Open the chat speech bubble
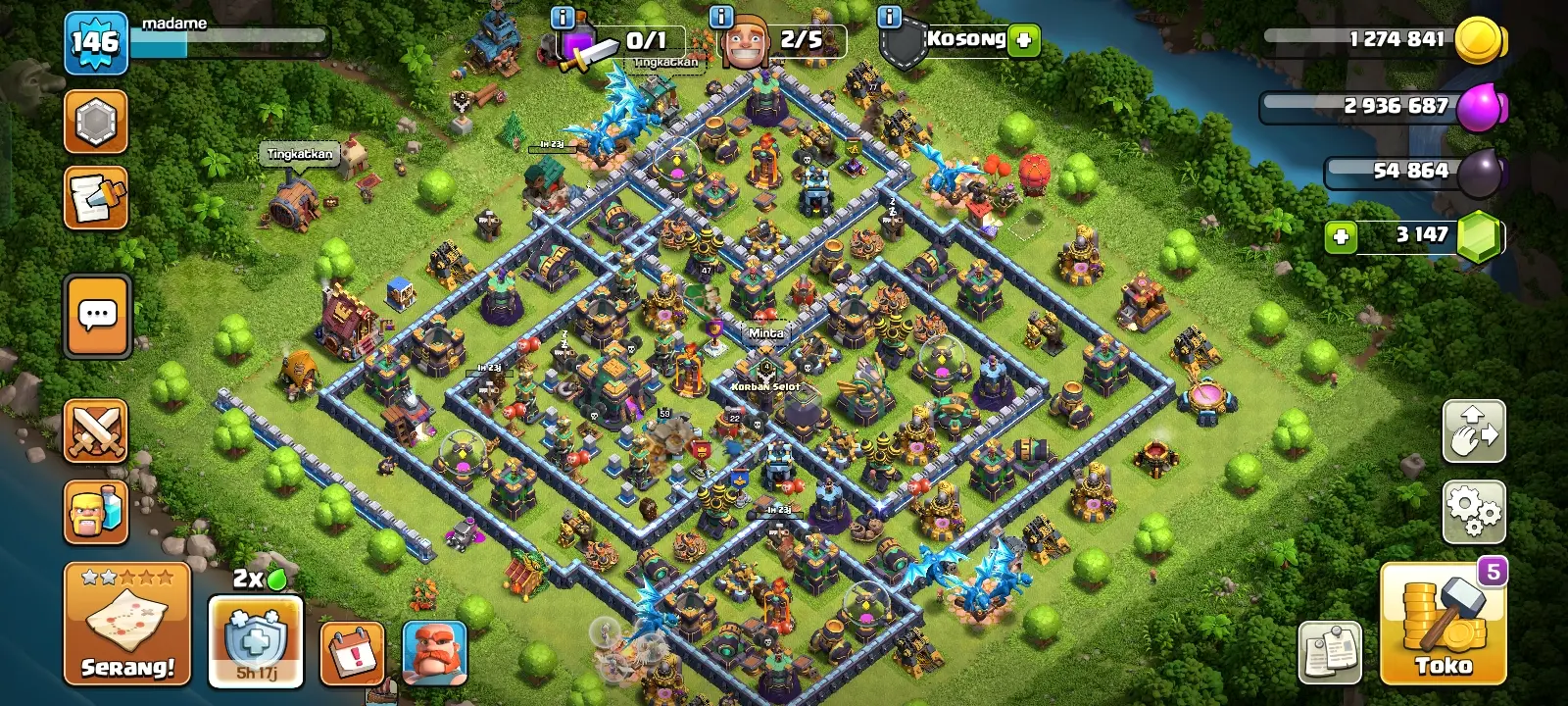This screenshot has height=706, width=1568. 97,316
